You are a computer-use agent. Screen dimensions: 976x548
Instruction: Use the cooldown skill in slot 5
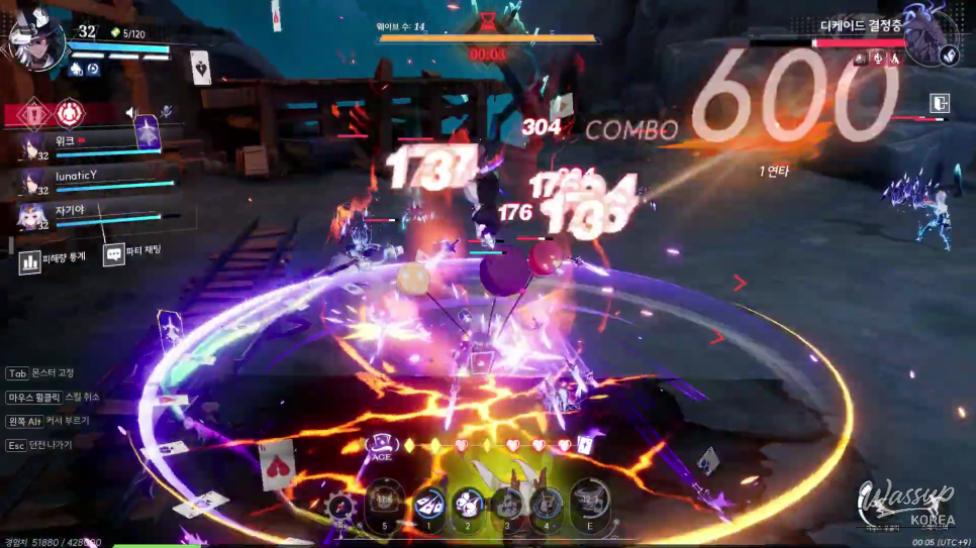click(x=385, y=500)
